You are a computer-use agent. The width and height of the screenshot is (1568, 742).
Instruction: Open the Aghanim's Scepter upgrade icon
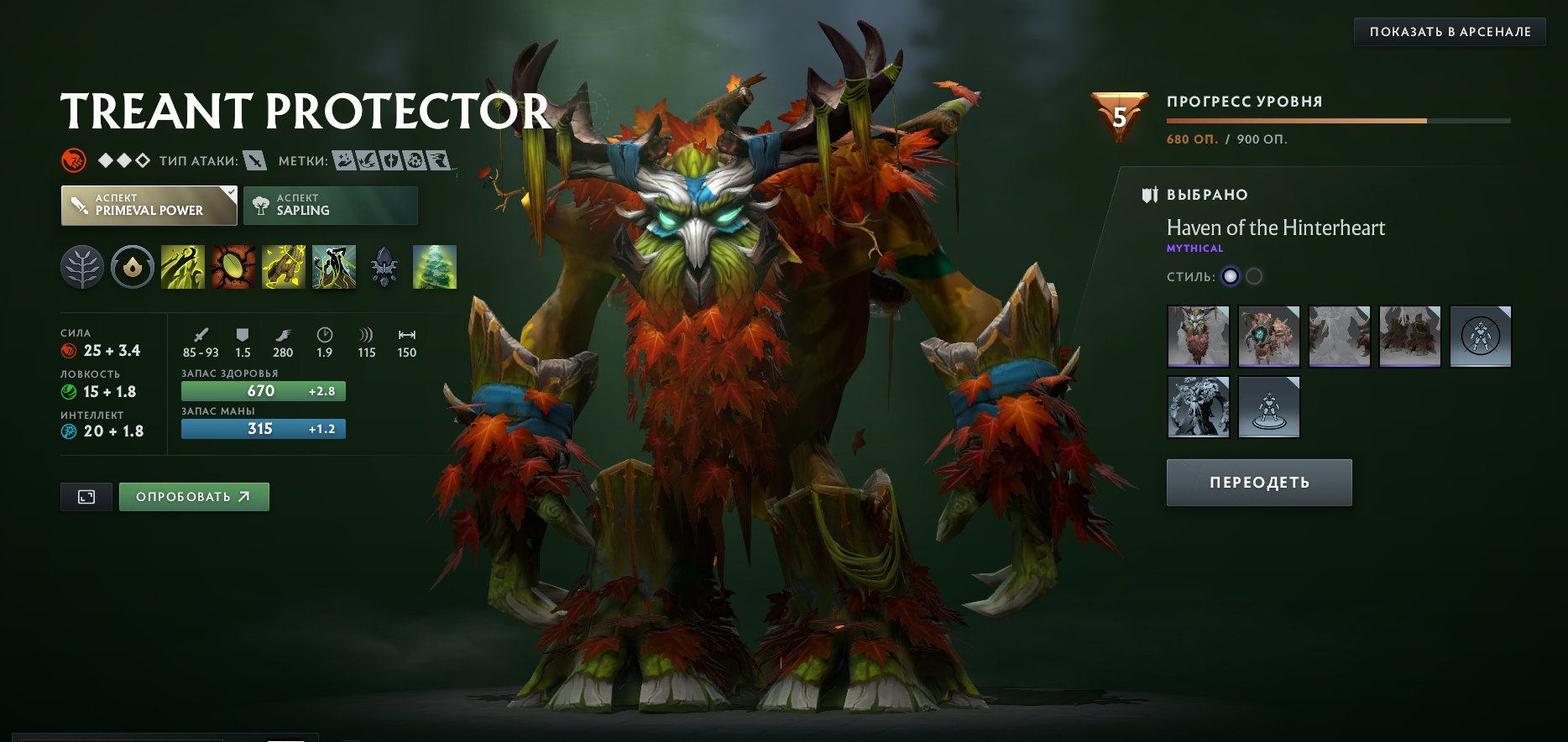384,267
